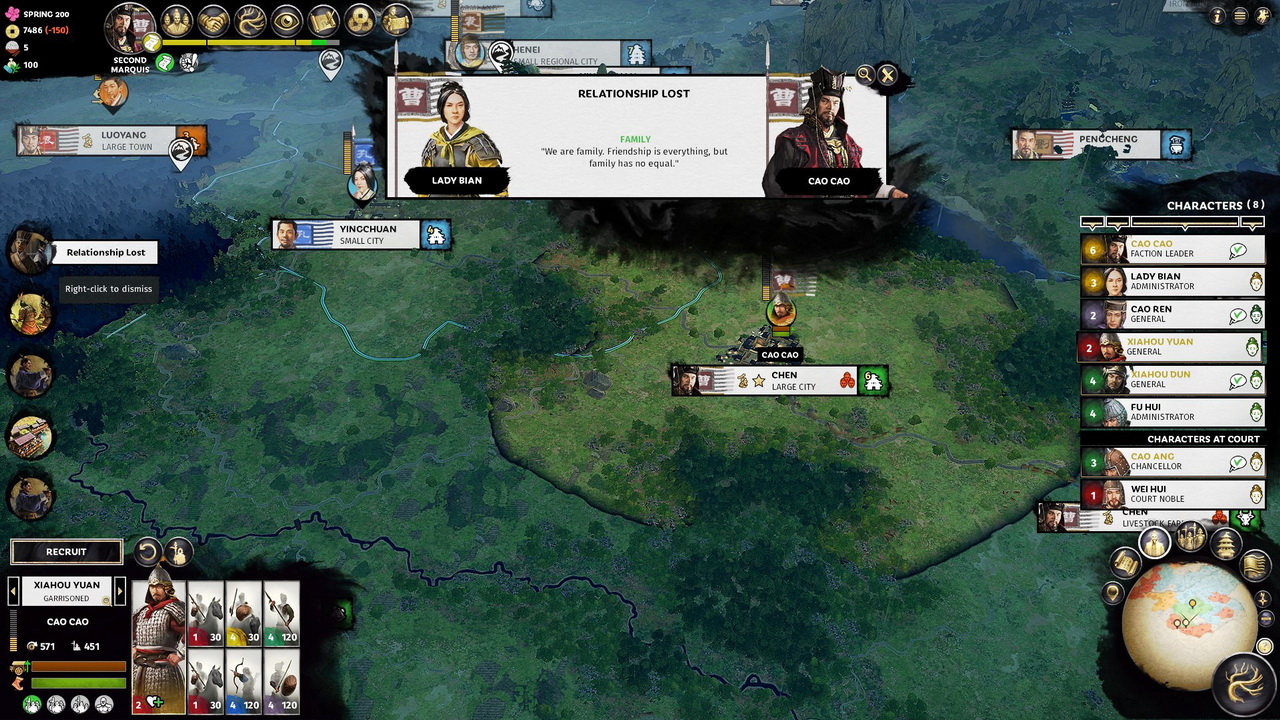
Task: Select Fu Hui, Administrator, in the characters list
Action: point(1172,412)
